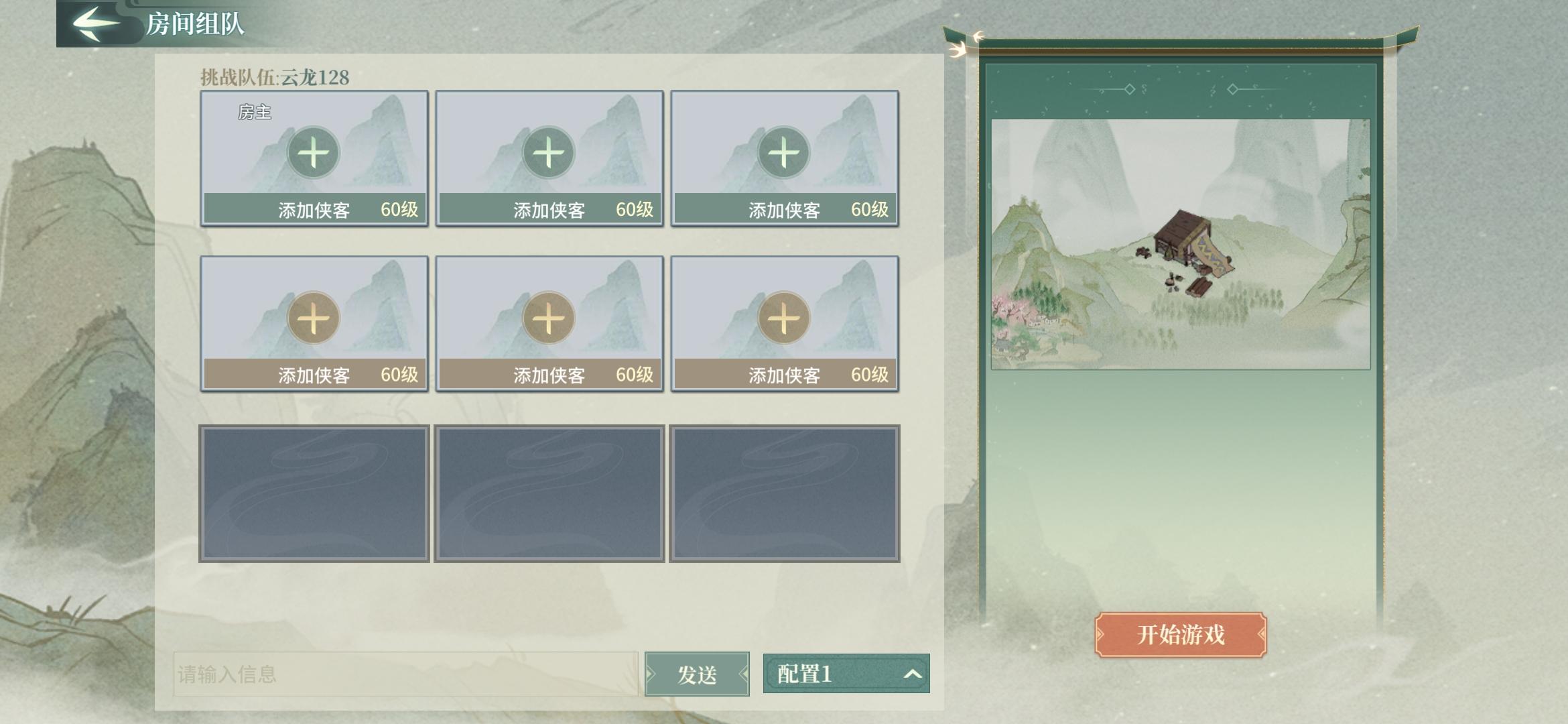The height and width of the screenshot is (724, 1568).
Task: Click the plus icon in the third top-row slot
Action: pos(783,153)
